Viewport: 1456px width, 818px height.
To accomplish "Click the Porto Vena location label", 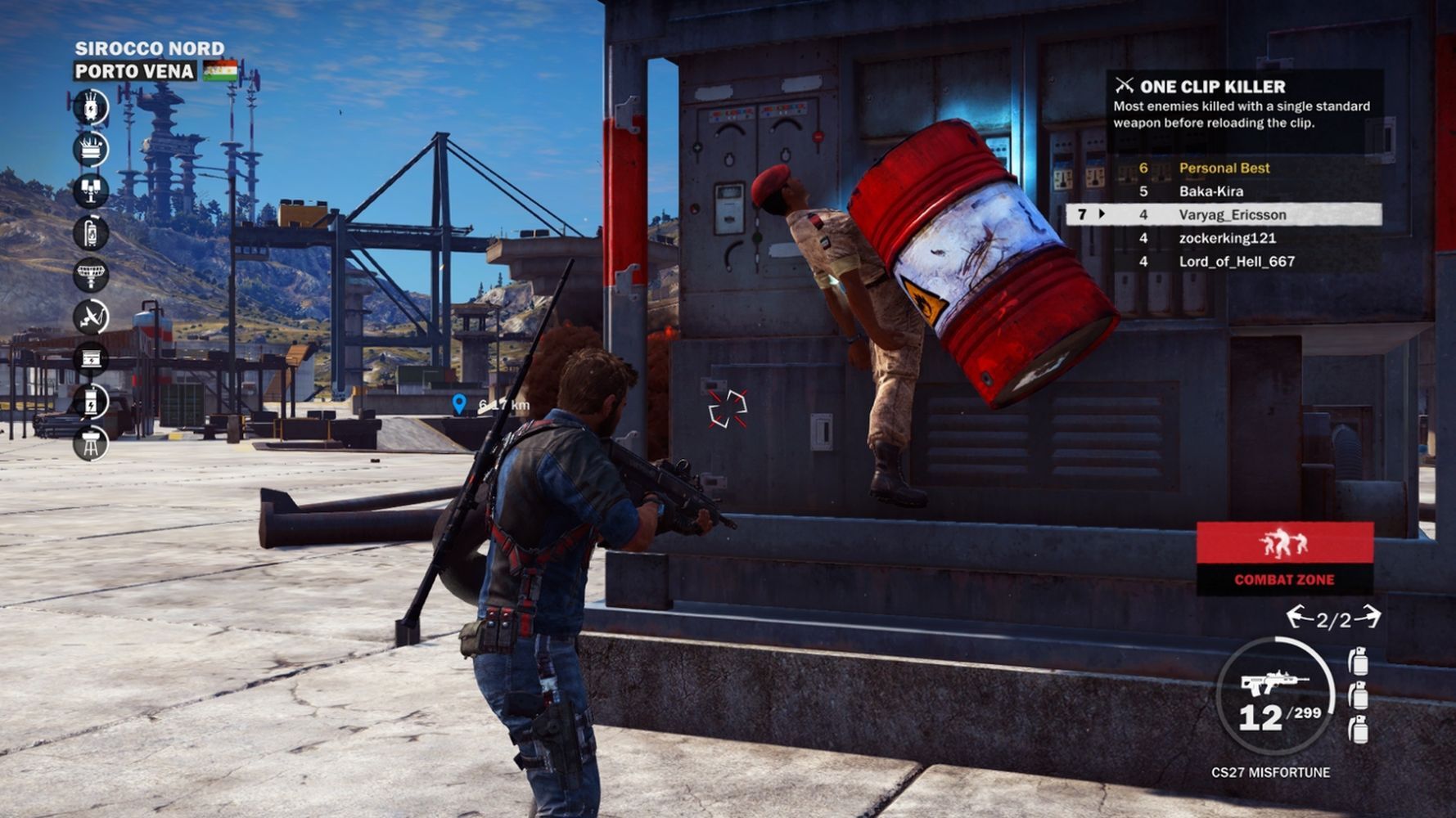I will click(134, 71).
